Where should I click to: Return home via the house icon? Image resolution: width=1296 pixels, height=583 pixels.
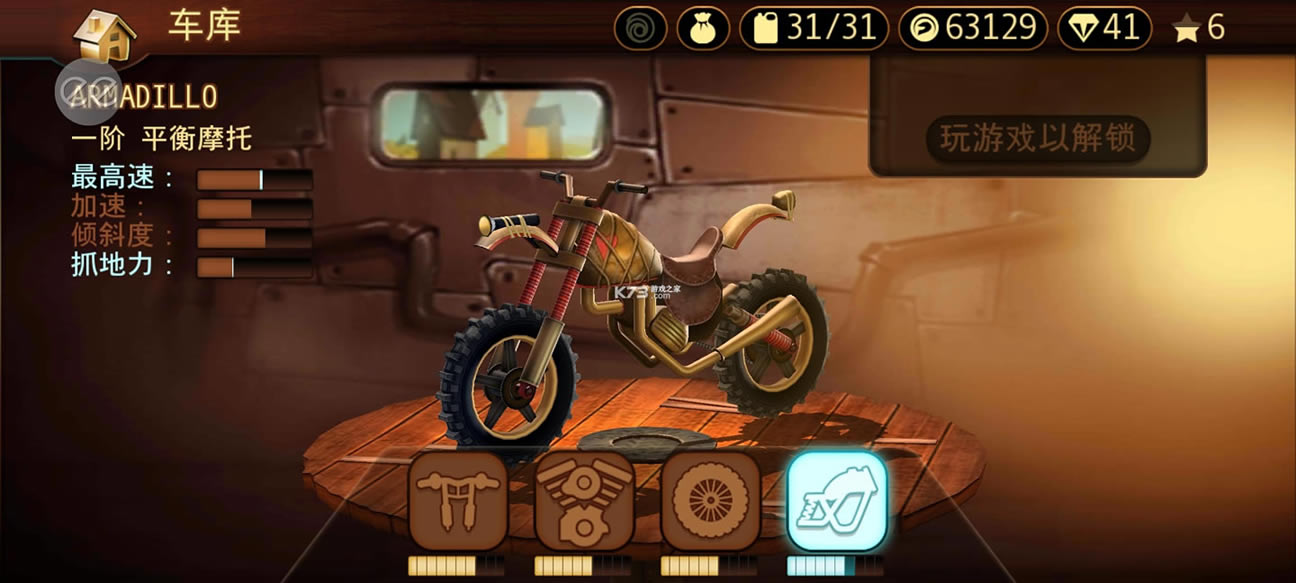105,34
